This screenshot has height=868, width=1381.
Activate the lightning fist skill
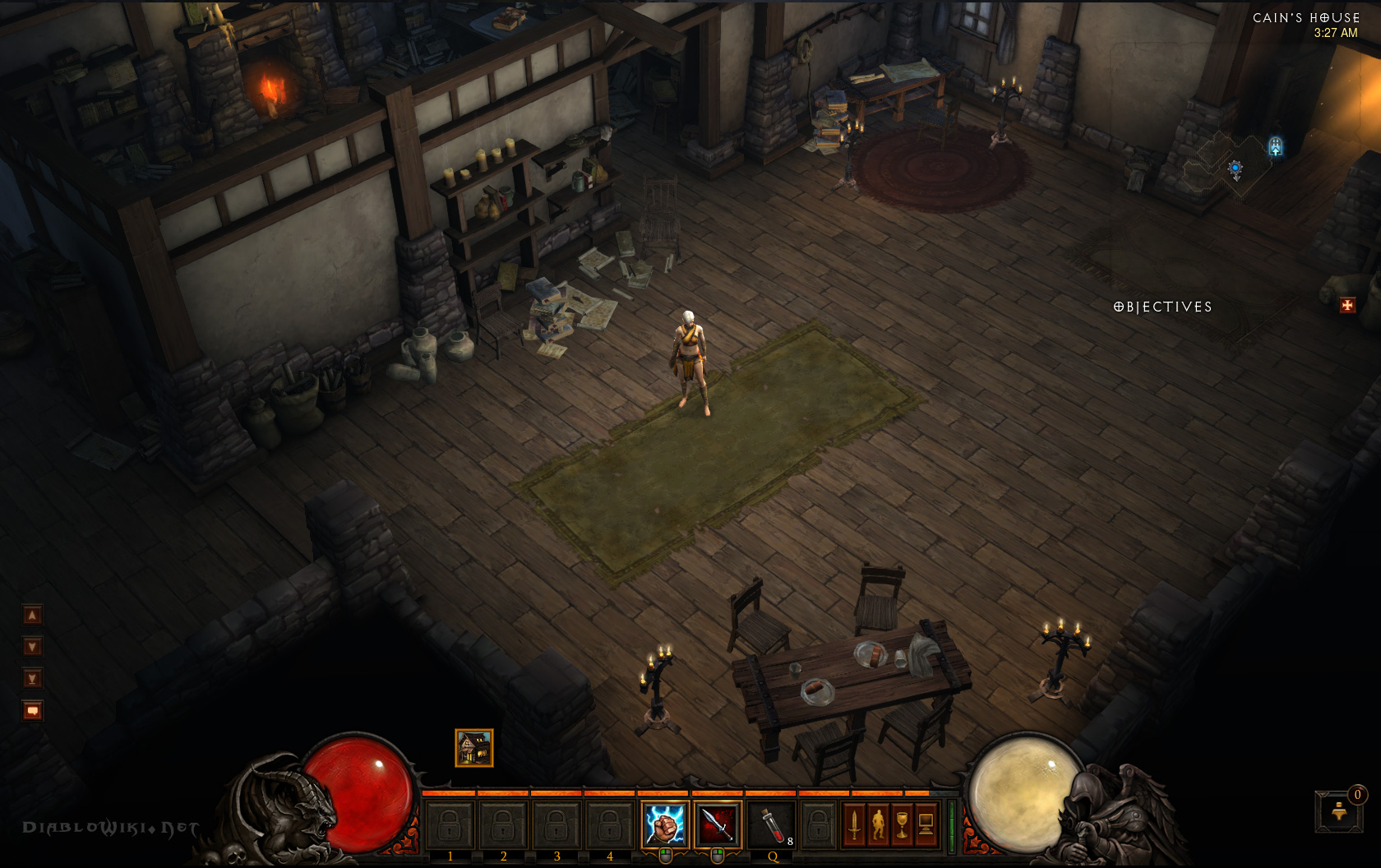click(664, 824)
